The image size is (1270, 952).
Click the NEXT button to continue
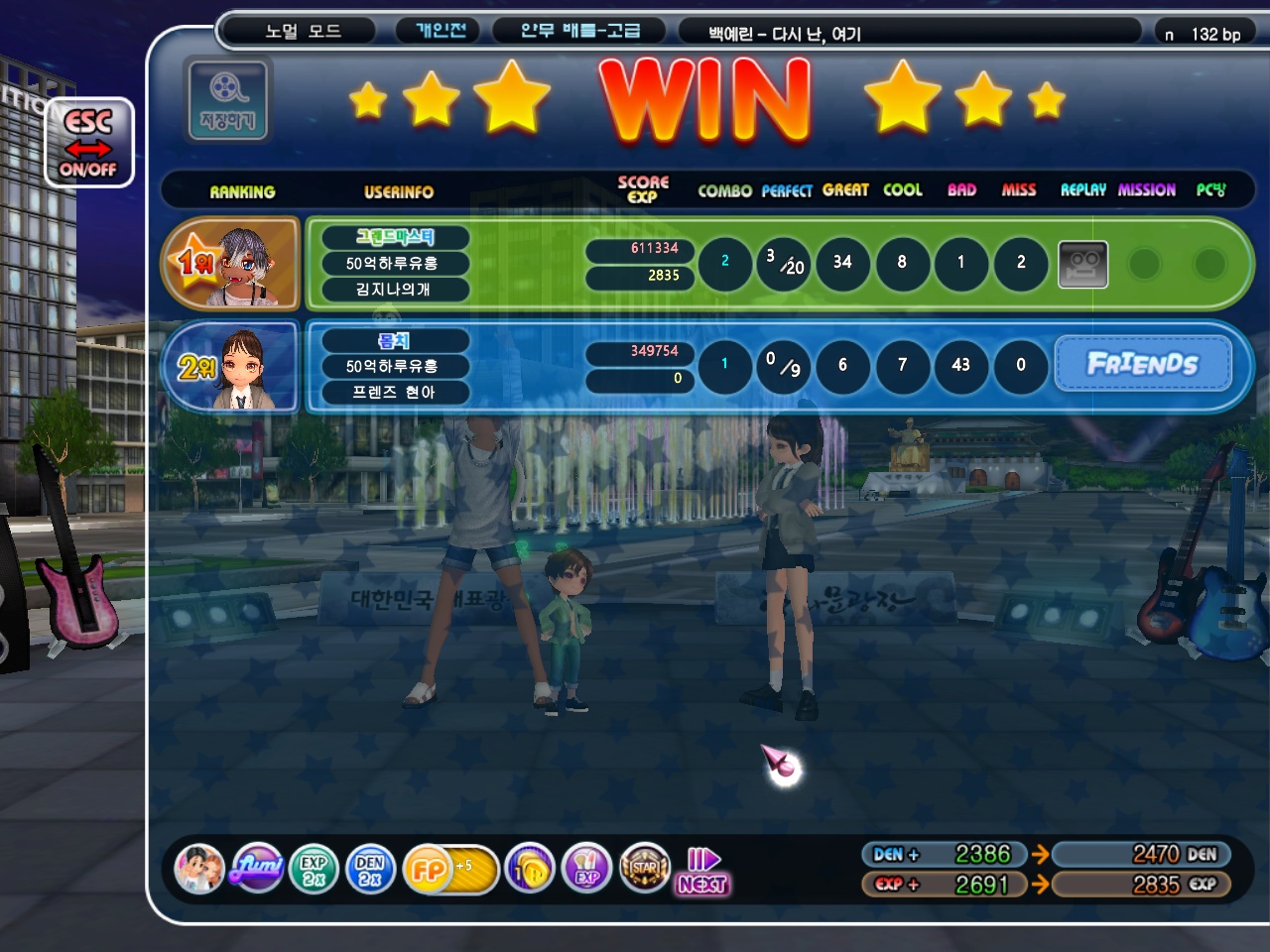pyautogui.click(x=703, y=872)
